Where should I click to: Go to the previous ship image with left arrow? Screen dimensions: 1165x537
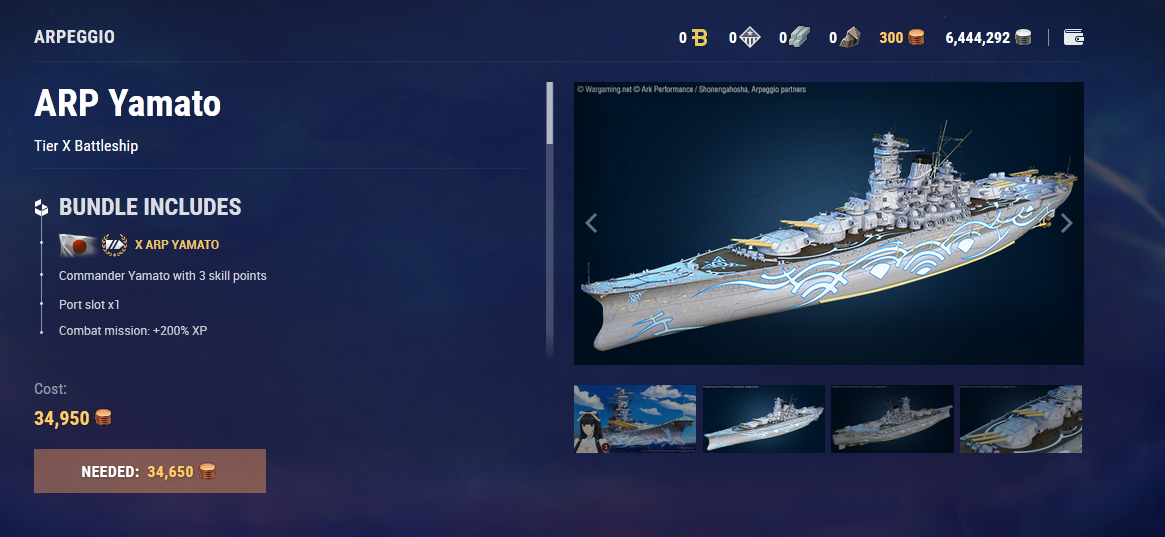pos(591,223)
